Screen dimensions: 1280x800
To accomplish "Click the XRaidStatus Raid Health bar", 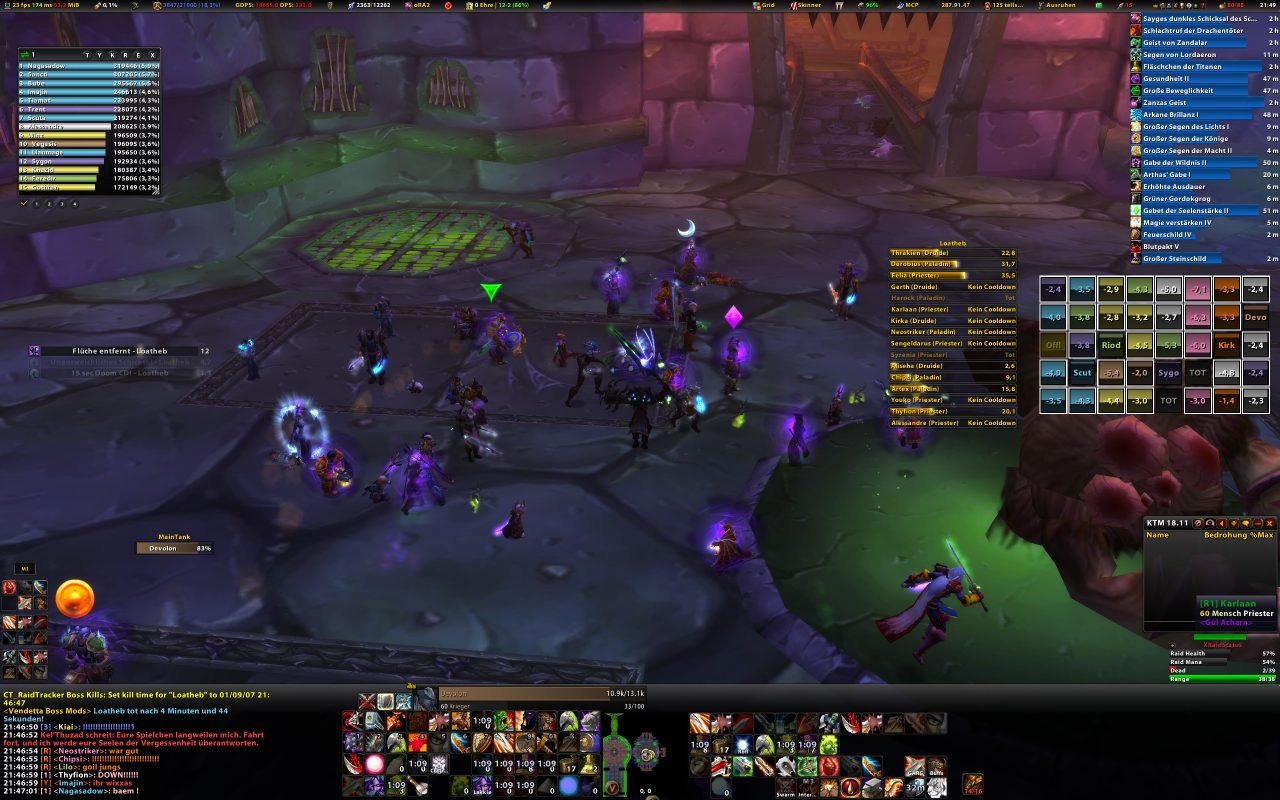I will 1223,654.
